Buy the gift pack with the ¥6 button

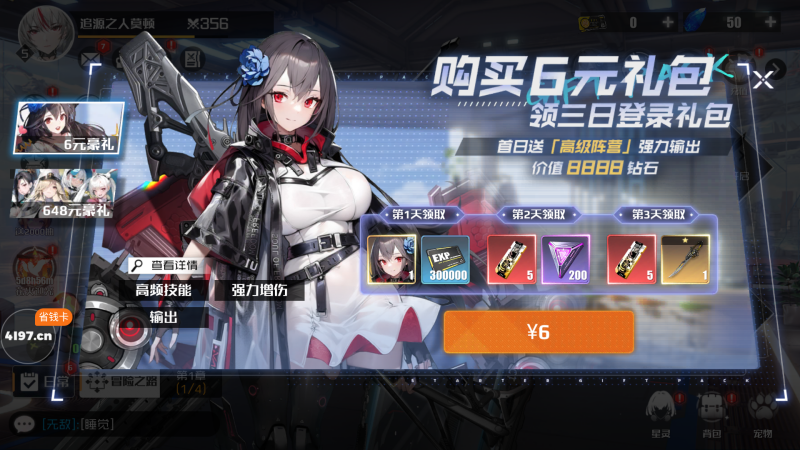pyautogui.click(x=538, y=332)
